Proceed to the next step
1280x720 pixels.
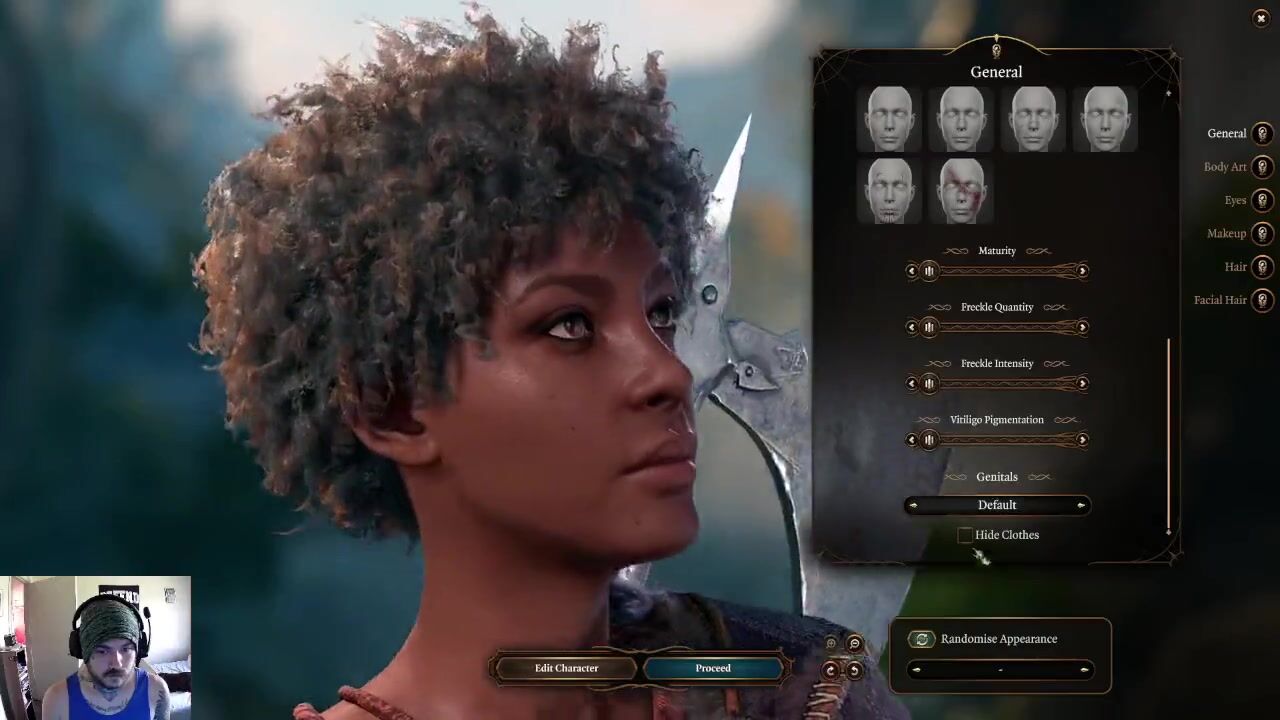point(713,668)
